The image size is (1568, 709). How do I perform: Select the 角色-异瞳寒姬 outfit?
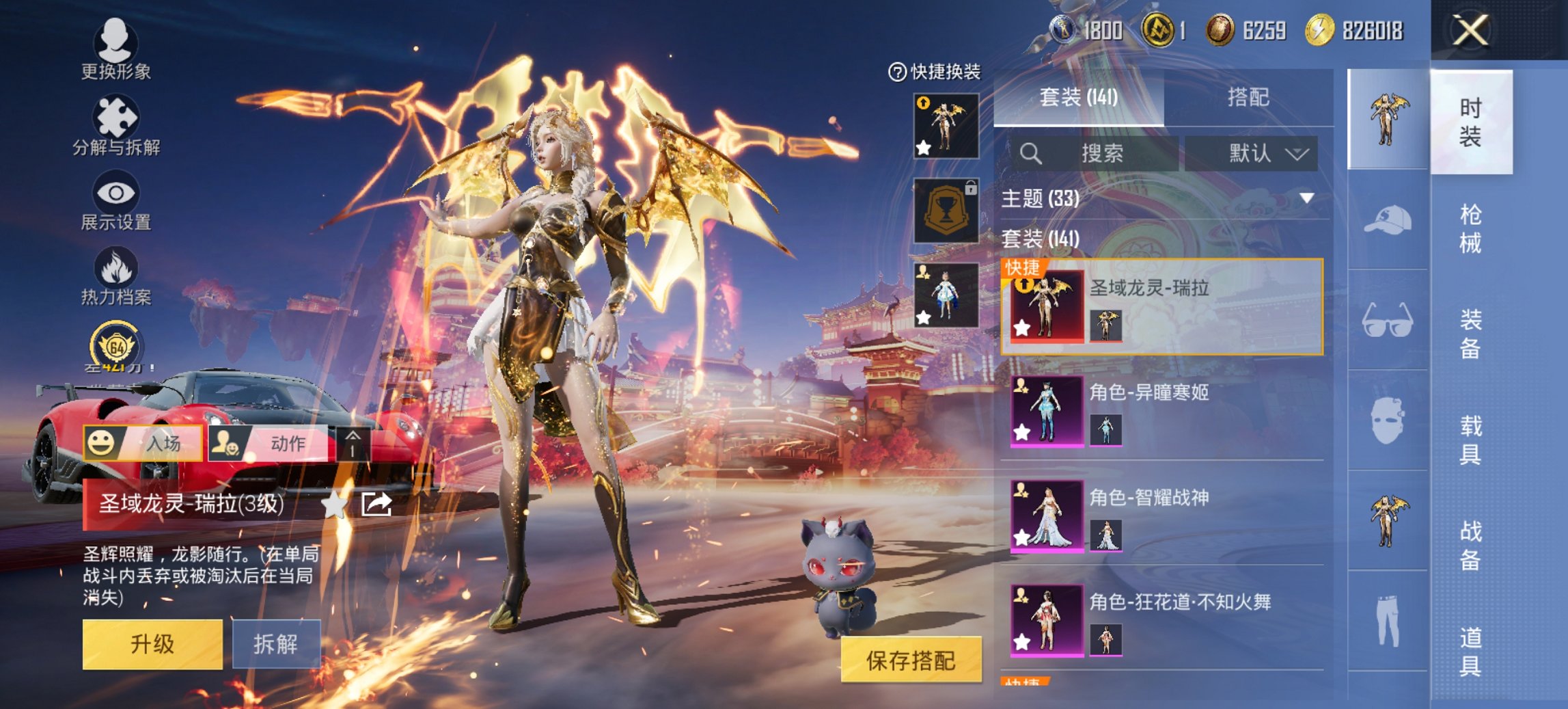1161,410
